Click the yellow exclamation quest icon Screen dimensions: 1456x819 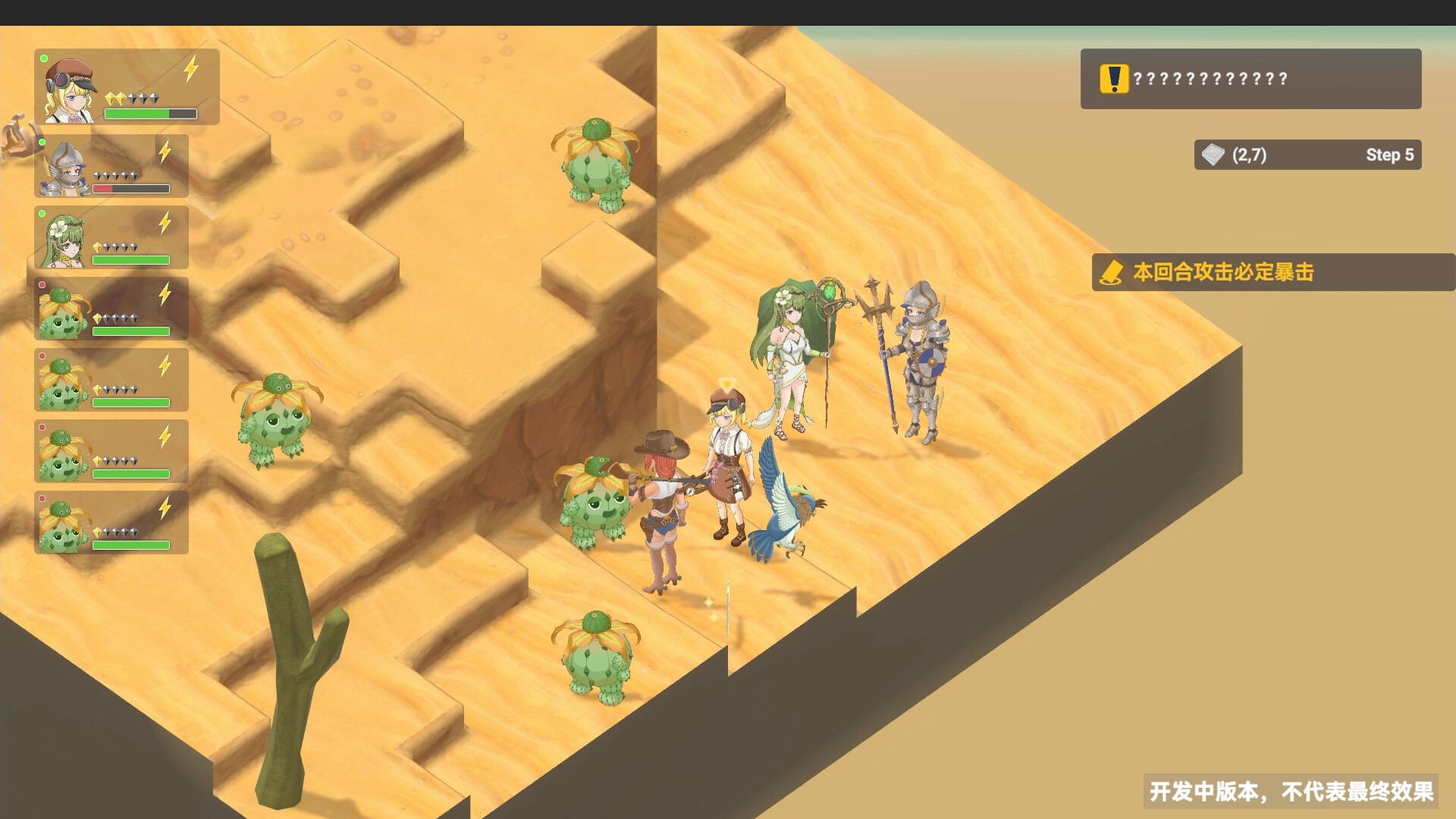coord(1112,78)
